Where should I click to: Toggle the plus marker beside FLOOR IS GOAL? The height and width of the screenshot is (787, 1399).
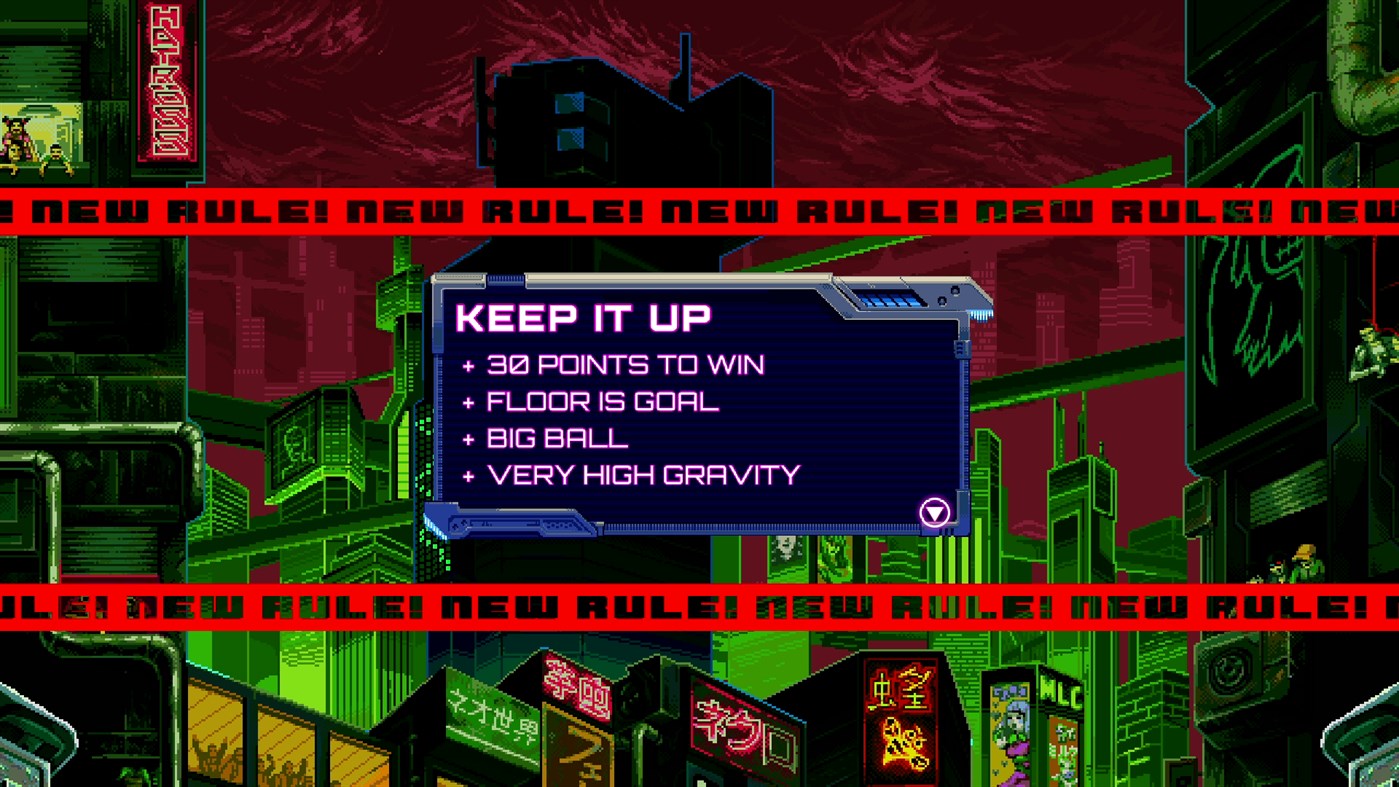468,401
